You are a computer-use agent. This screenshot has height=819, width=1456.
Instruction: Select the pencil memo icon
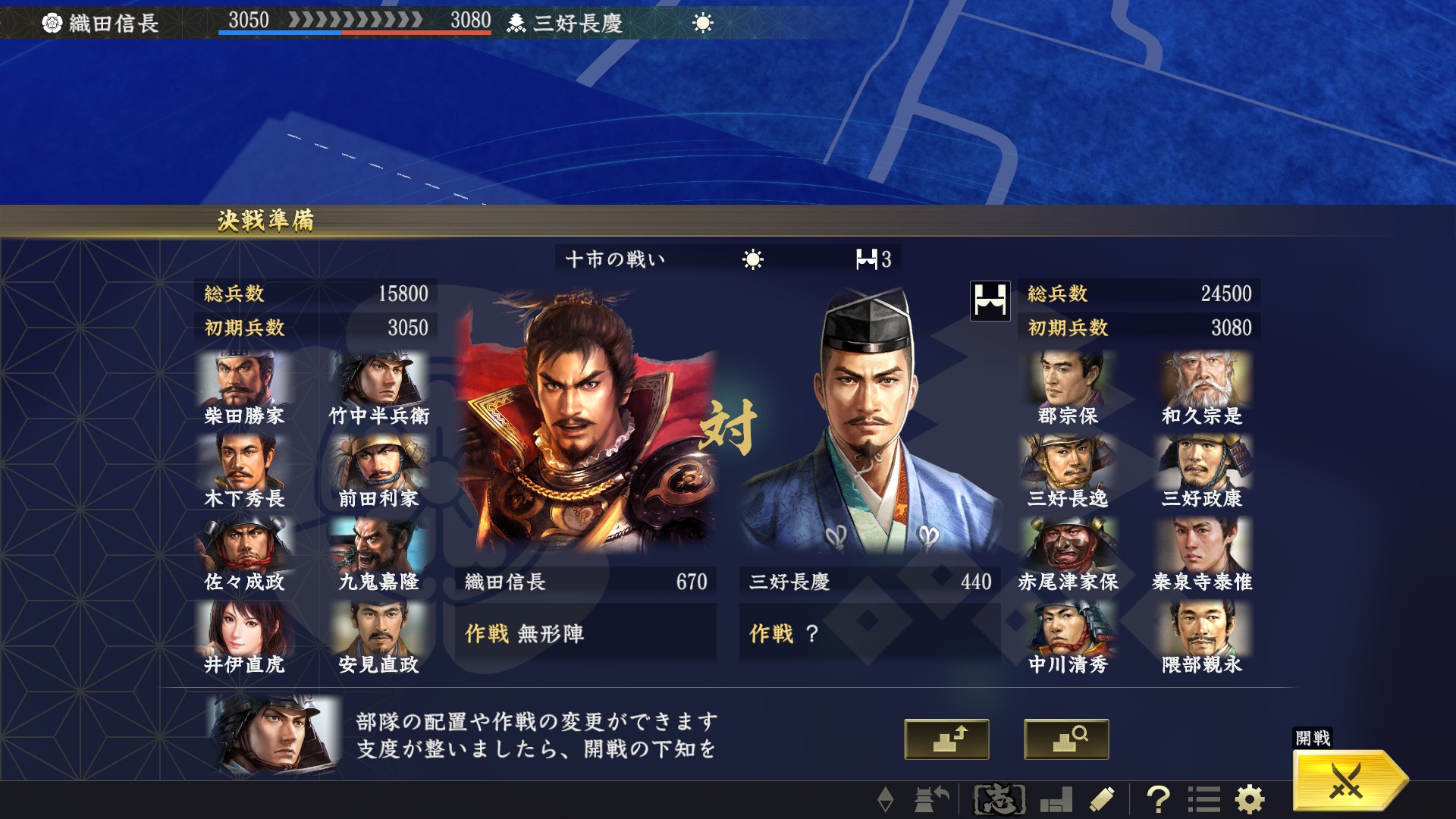click(1103, 799)
